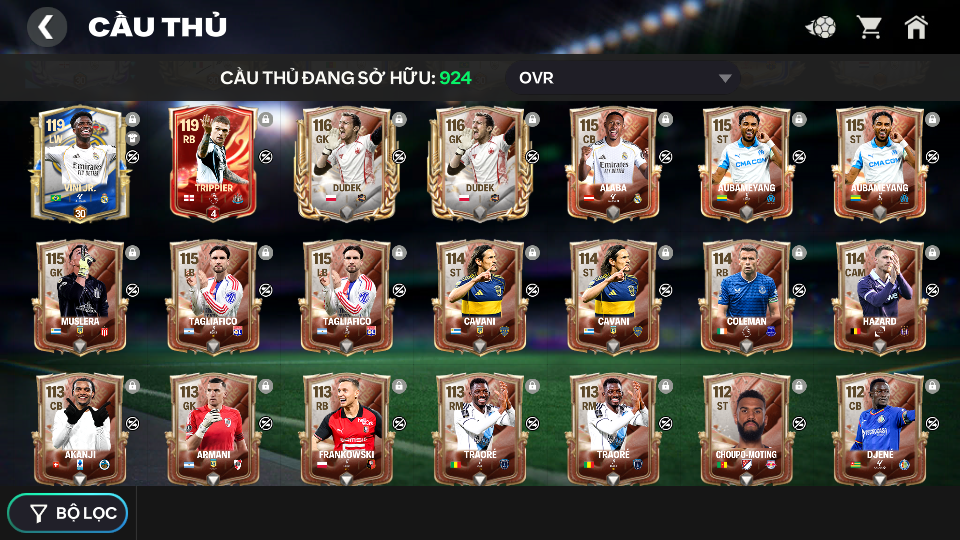The width and height of the screenshot is (960, 540).
Task: Select the Trippier RB card
Action: pos(213,163)
